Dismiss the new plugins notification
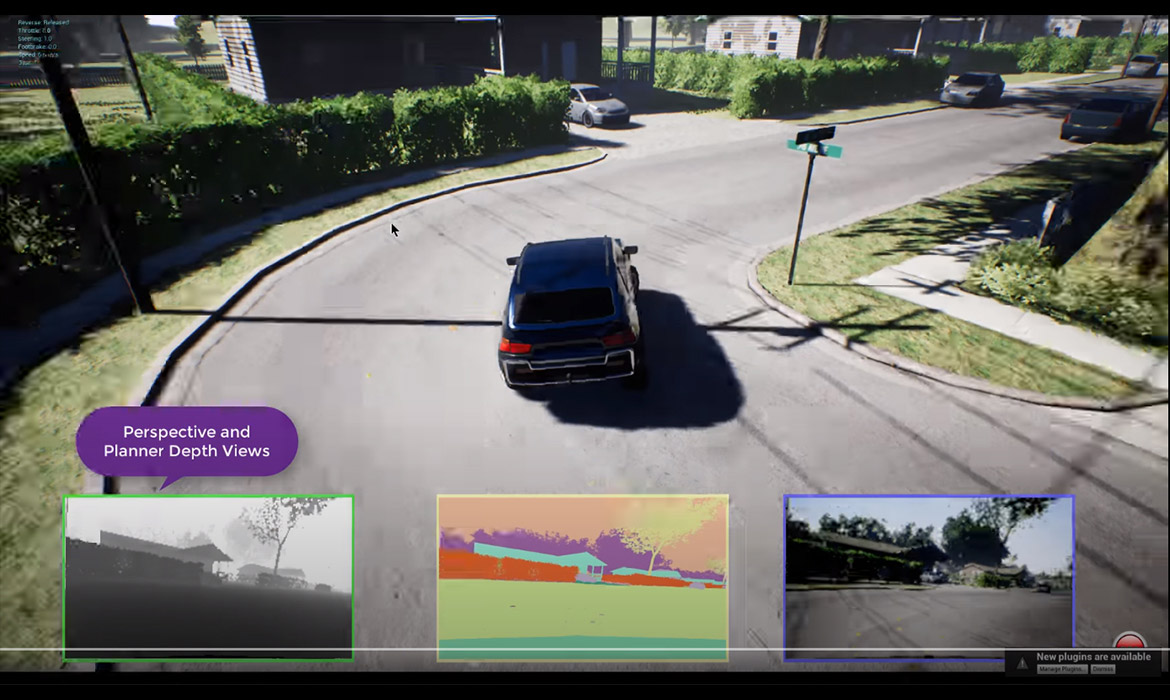 coord(1103,669)
